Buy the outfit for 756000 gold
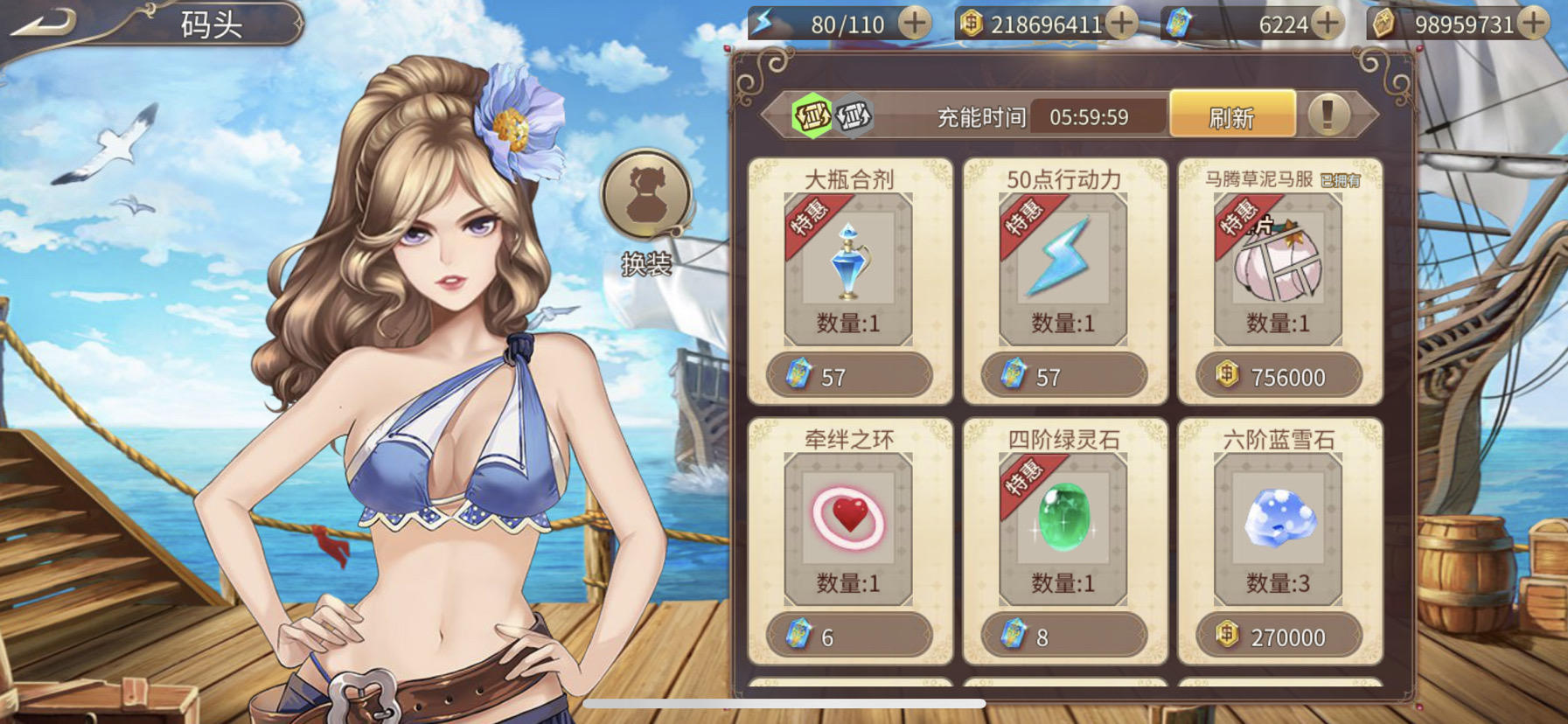 coord(1278,377)
